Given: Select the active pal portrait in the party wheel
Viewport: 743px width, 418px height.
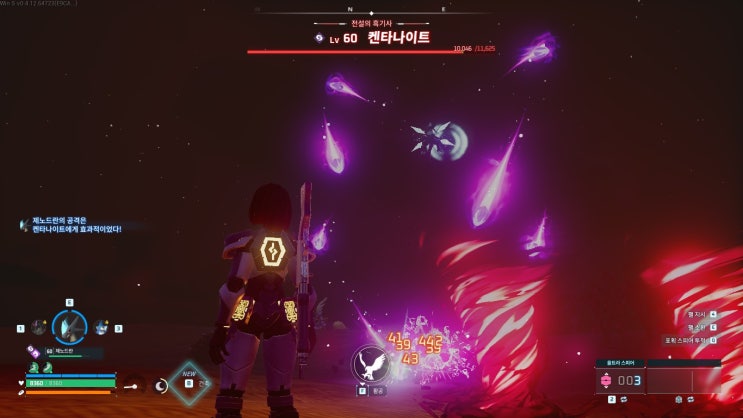Looking at the screenshot, I should click(x=70, y=326).
